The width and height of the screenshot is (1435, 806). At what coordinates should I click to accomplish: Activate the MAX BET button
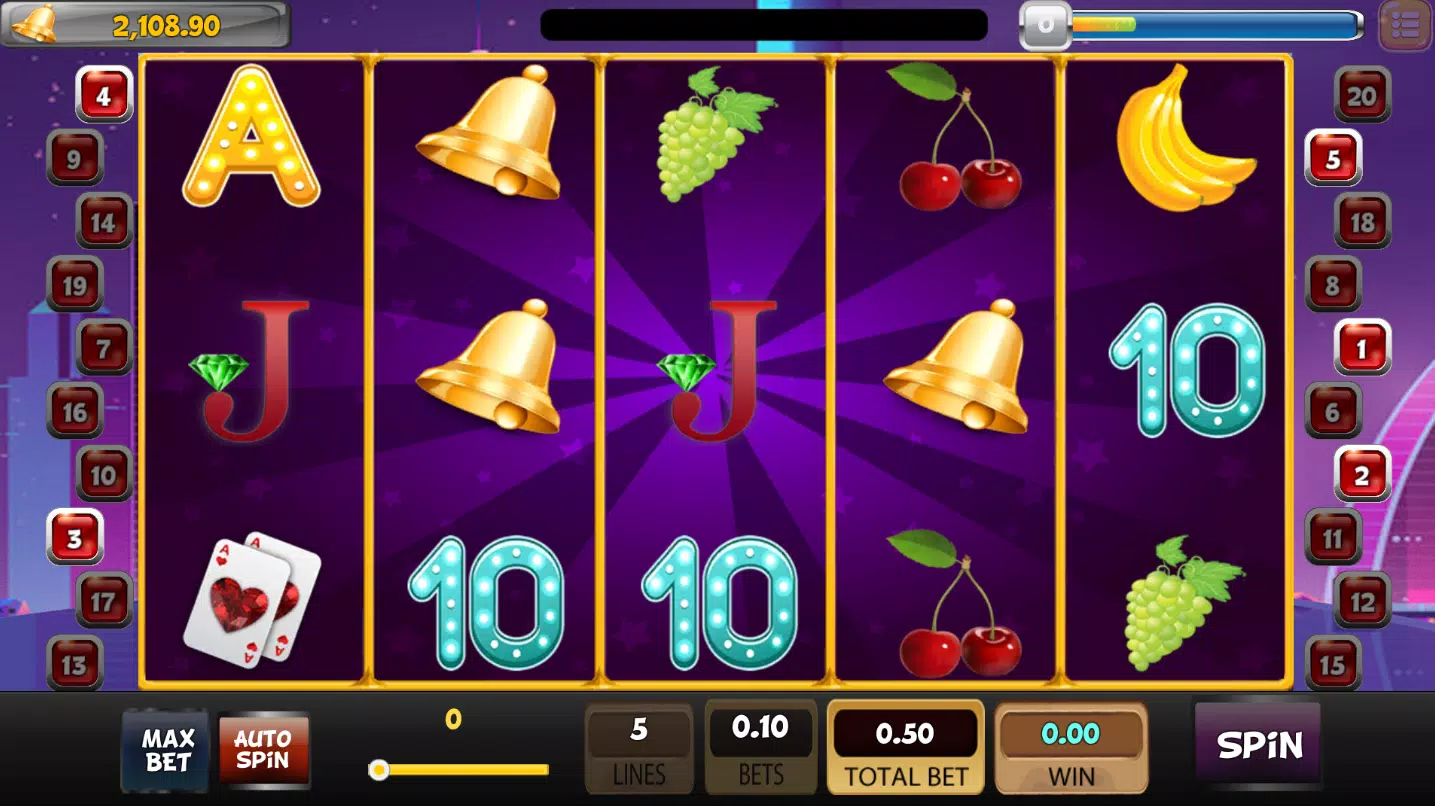[x=167, y=750]
